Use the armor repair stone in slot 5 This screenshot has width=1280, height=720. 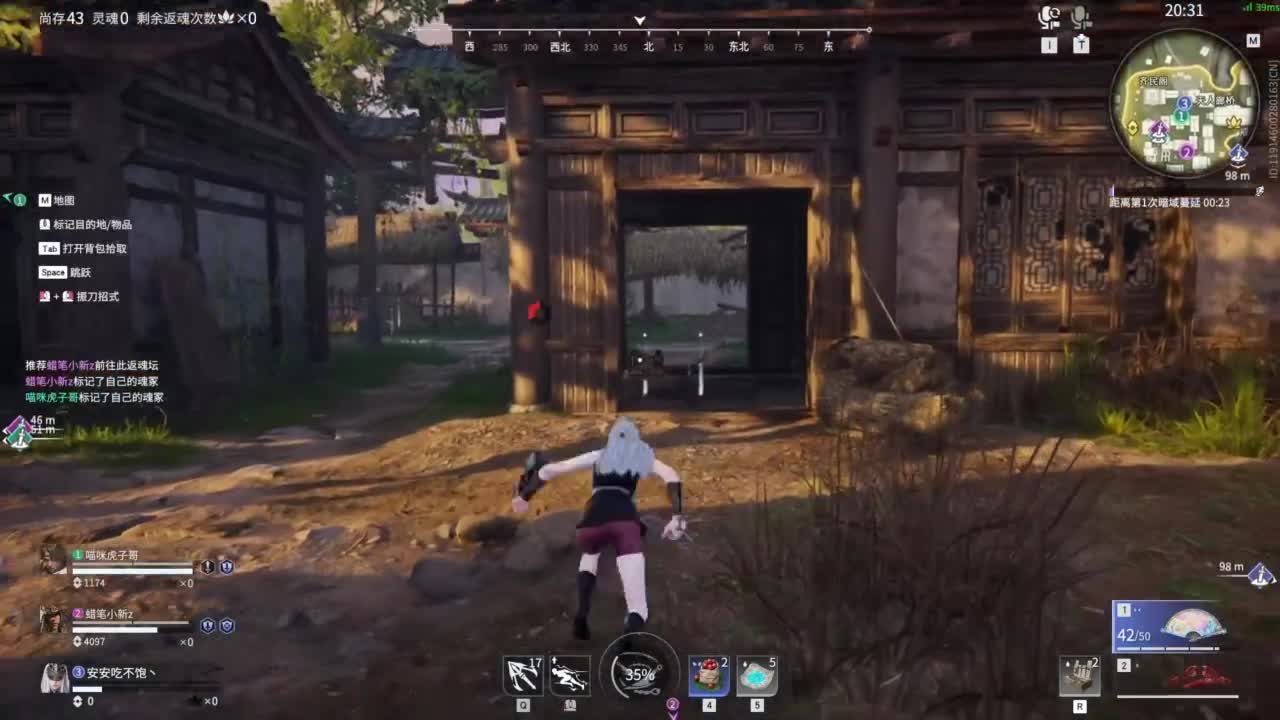pos(756,676)
